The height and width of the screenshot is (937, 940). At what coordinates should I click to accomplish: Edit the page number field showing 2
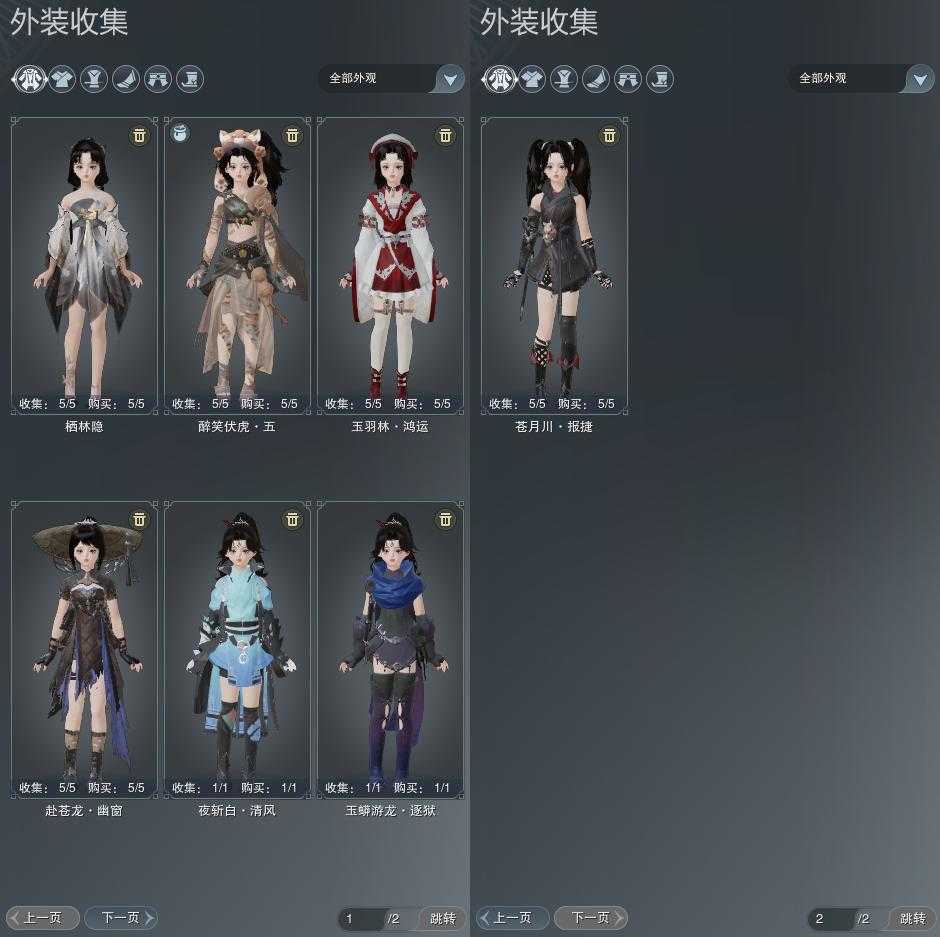click(x=830, y=918)
